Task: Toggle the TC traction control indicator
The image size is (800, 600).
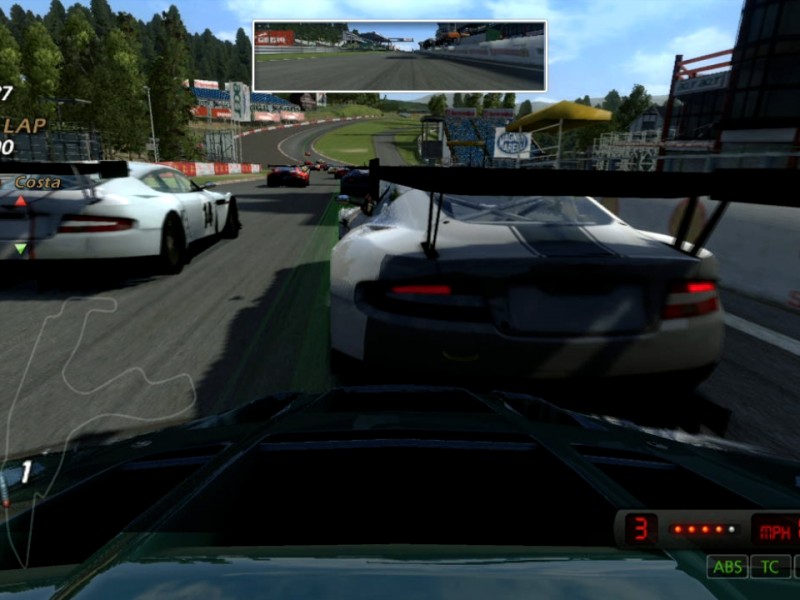Action: click(770, 567)
